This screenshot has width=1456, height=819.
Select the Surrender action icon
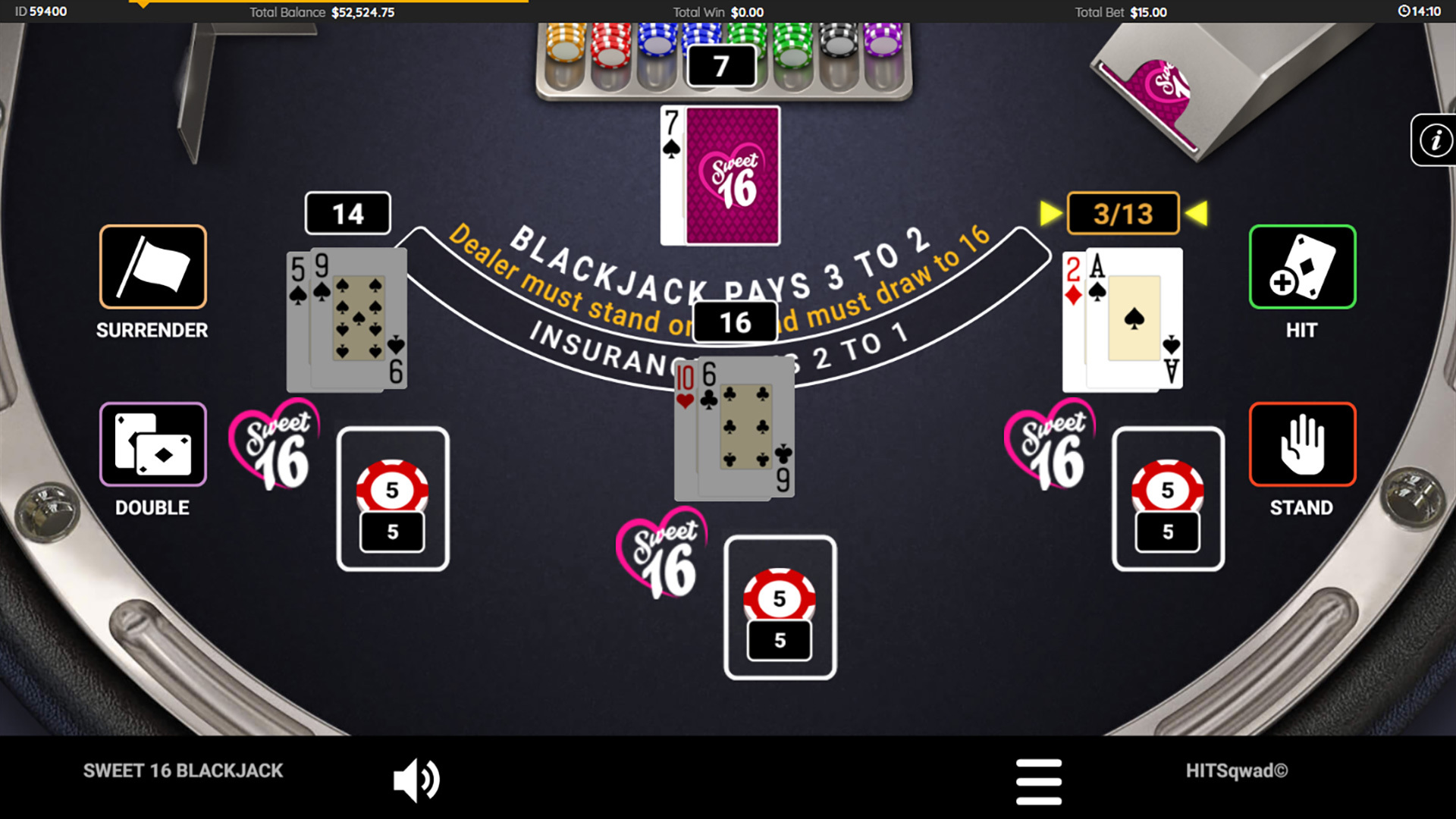point(152,267)
